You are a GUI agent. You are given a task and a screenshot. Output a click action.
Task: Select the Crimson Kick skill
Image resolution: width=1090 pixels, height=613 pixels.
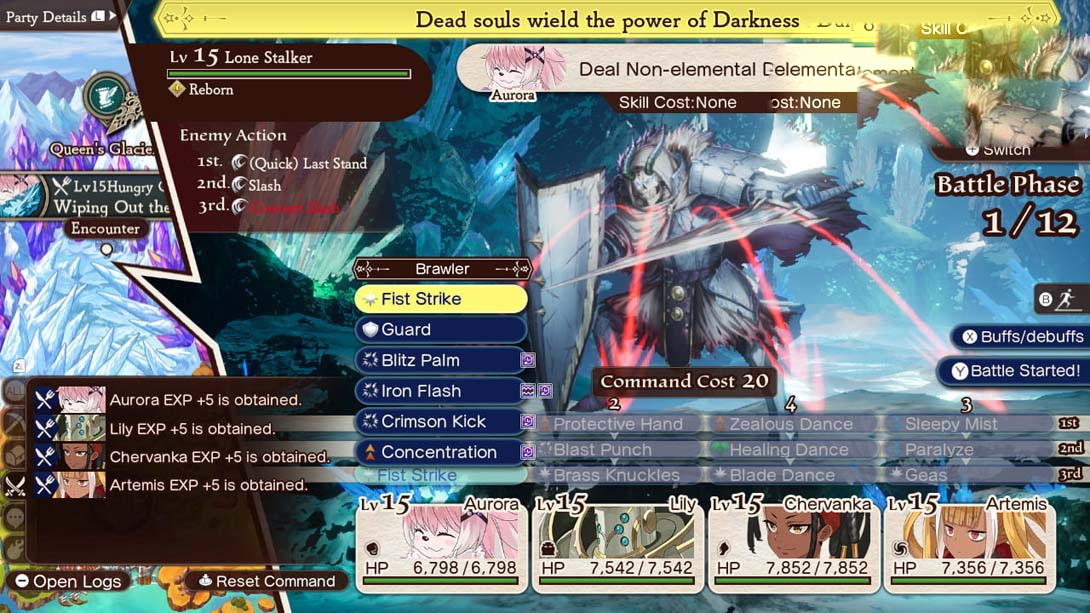(440, 422)
